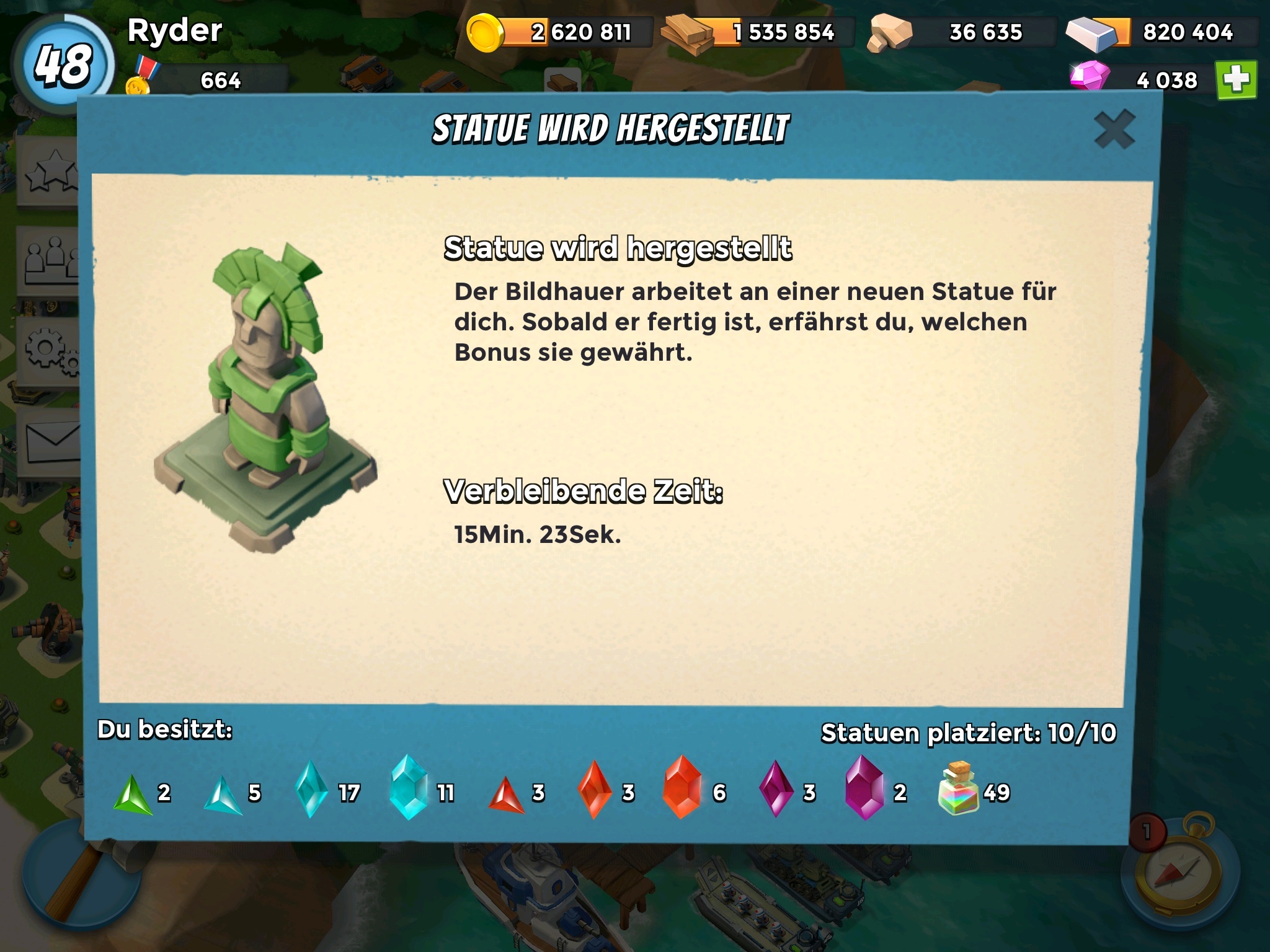Tap the large purple dark crystal
The height and width of the screenshot is (952, 1270).
click(864, 787)
